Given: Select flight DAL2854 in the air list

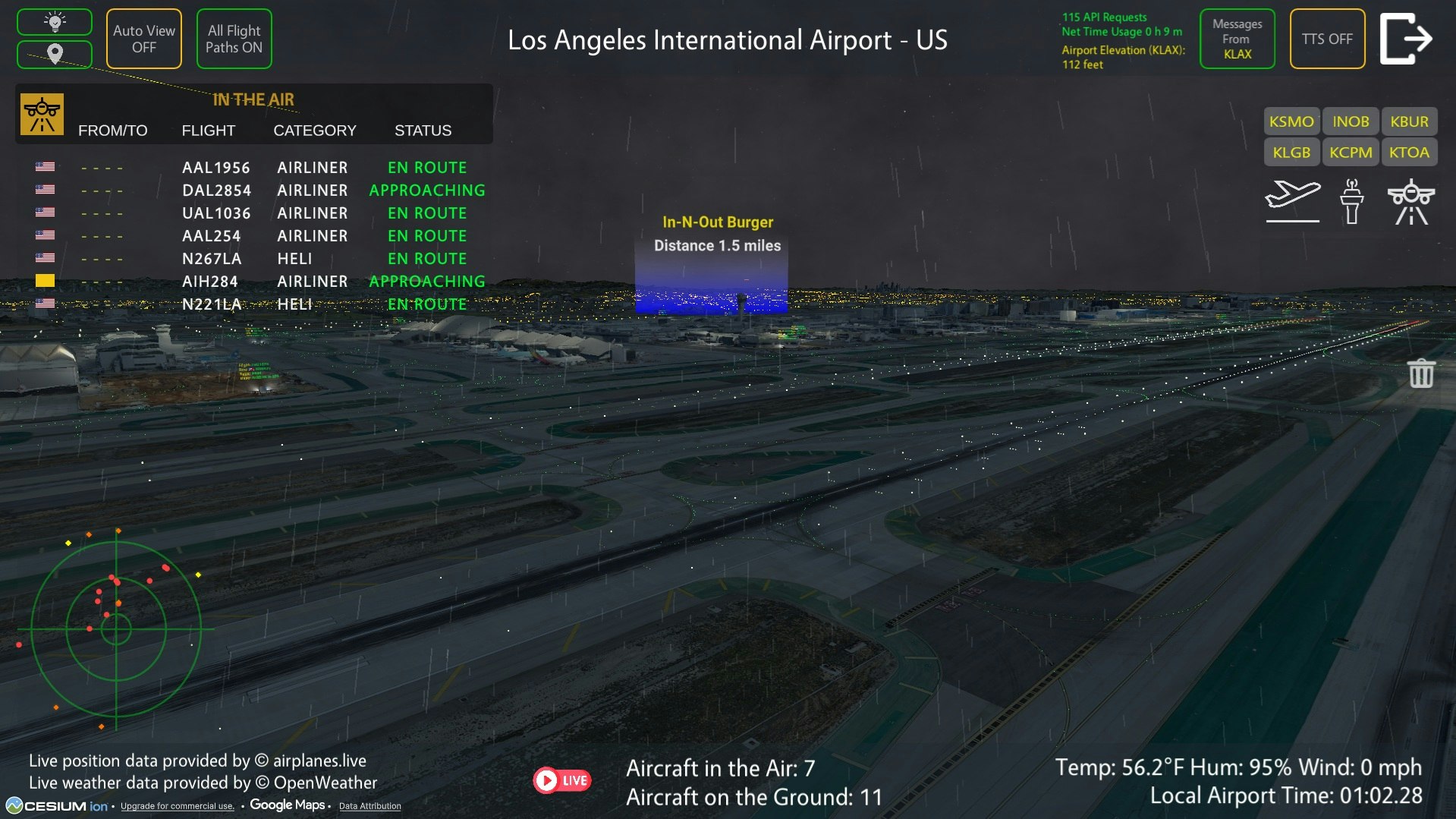Looking at the screenshot, I should [x=218, y=190].
